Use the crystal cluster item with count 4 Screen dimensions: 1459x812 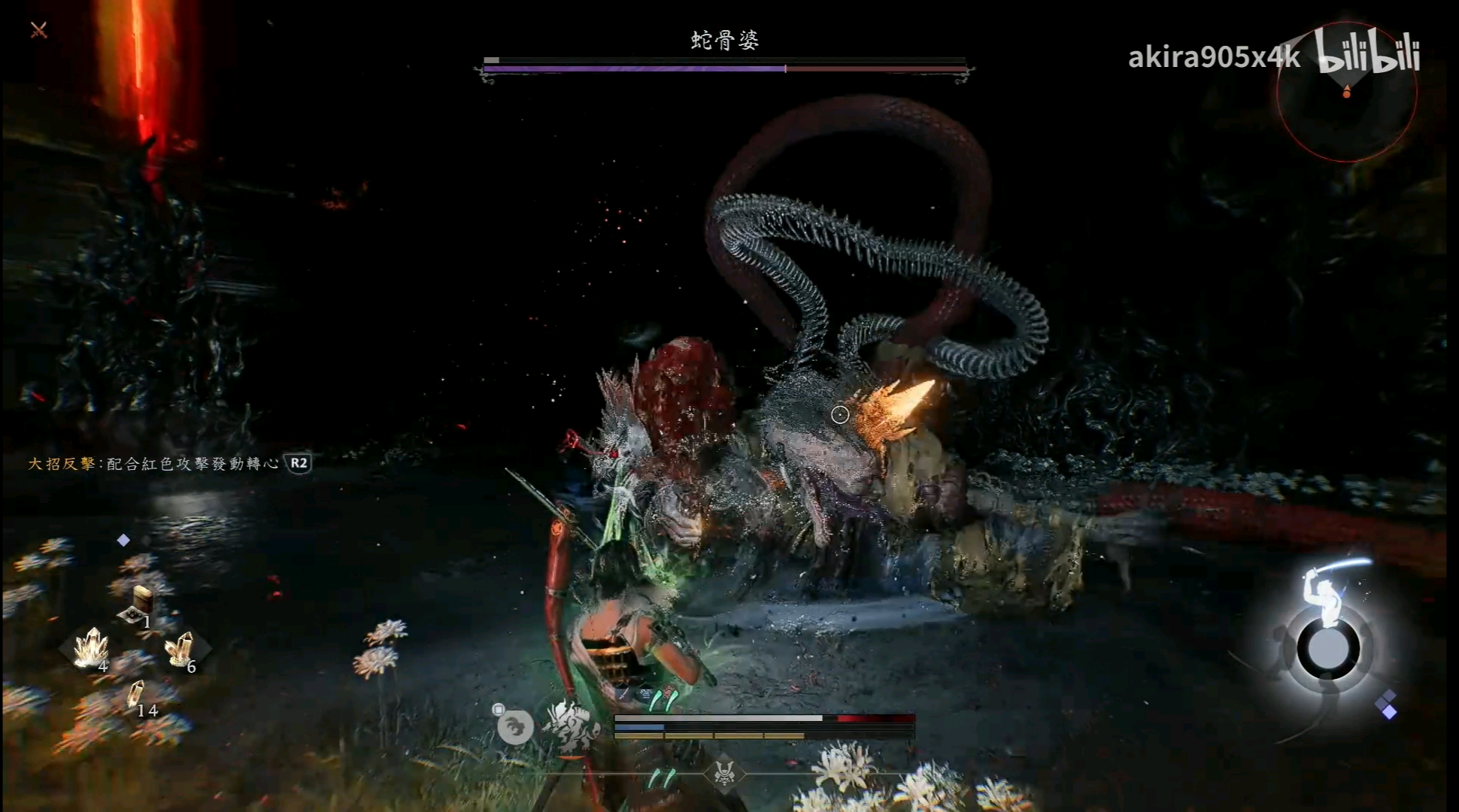[x=91, y=648]
